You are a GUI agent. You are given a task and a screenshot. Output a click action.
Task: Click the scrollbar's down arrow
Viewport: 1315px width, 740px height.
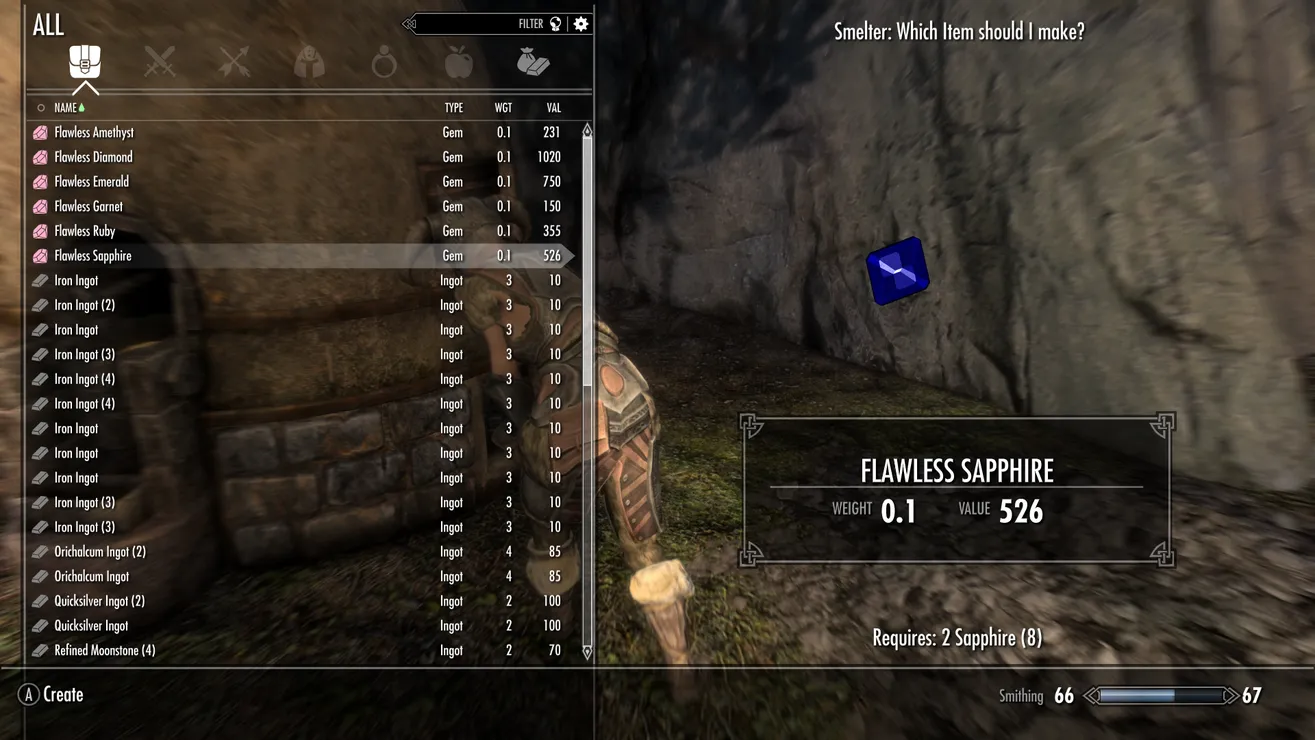coord(587,652)
